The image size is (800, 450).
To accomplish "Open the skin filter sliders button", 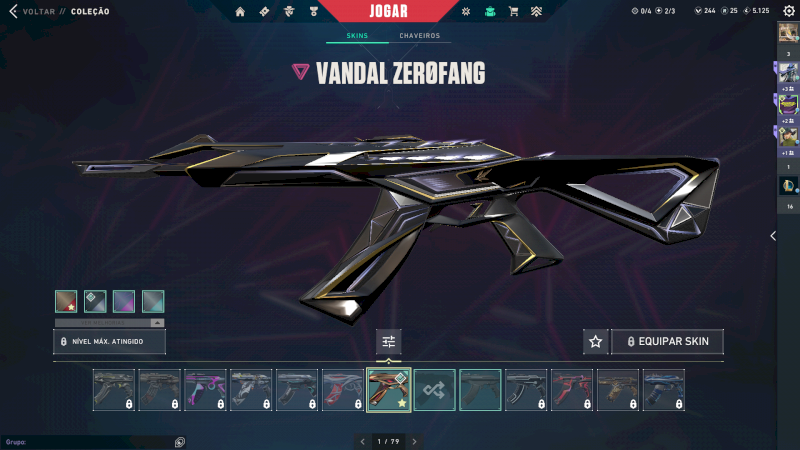I will coord(389,342).
